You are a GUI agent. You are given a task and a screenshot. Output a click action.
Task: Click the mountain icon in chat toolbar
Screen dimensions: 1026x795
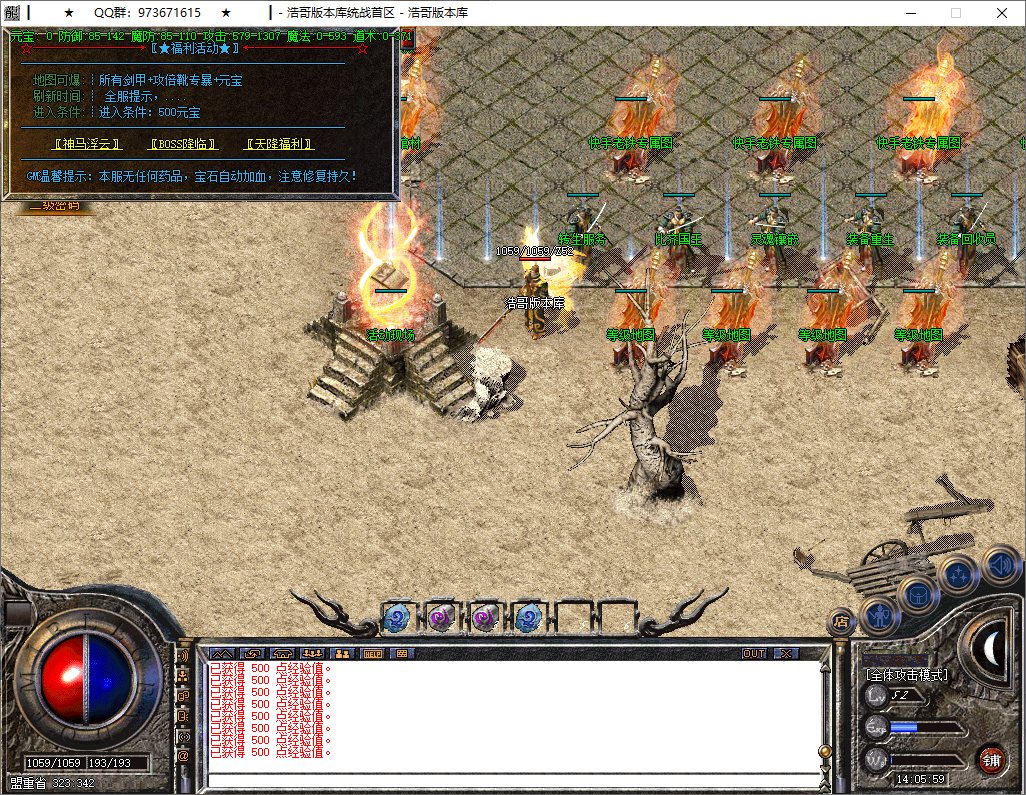click(x=221, y=653)
